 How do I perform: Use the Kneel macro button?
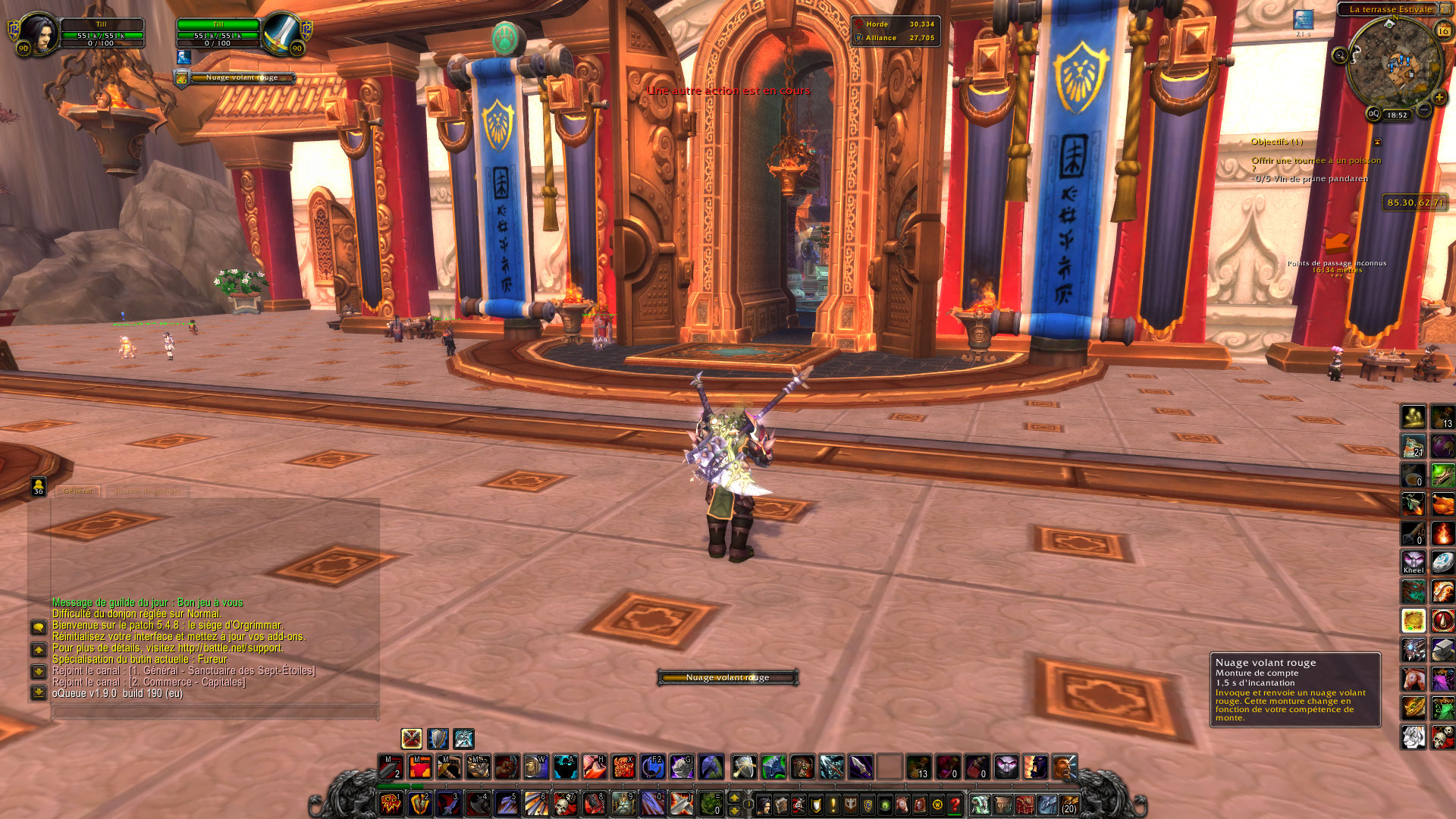(x=1413, y=562)
